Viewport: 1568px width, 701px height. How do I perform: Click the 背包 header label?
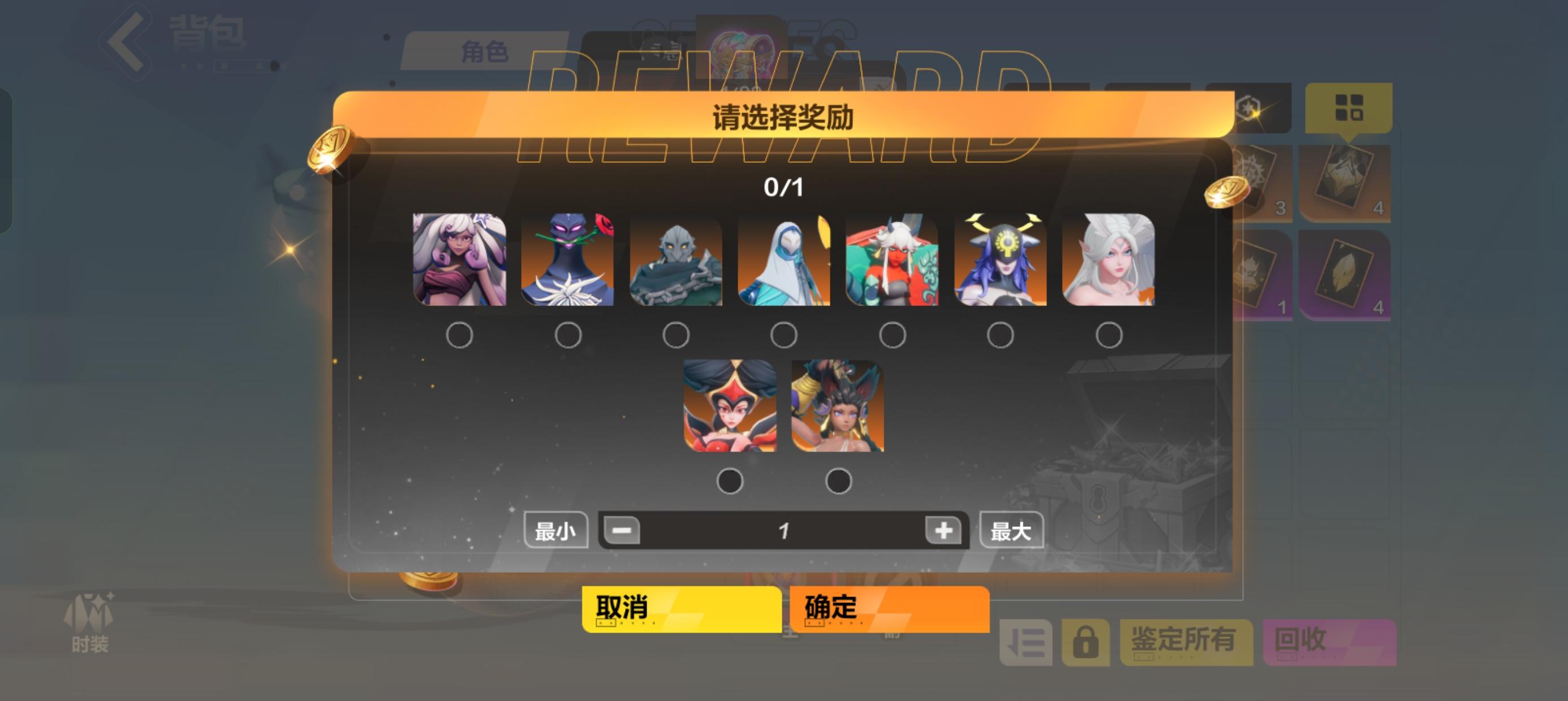(x=201, y=37)
